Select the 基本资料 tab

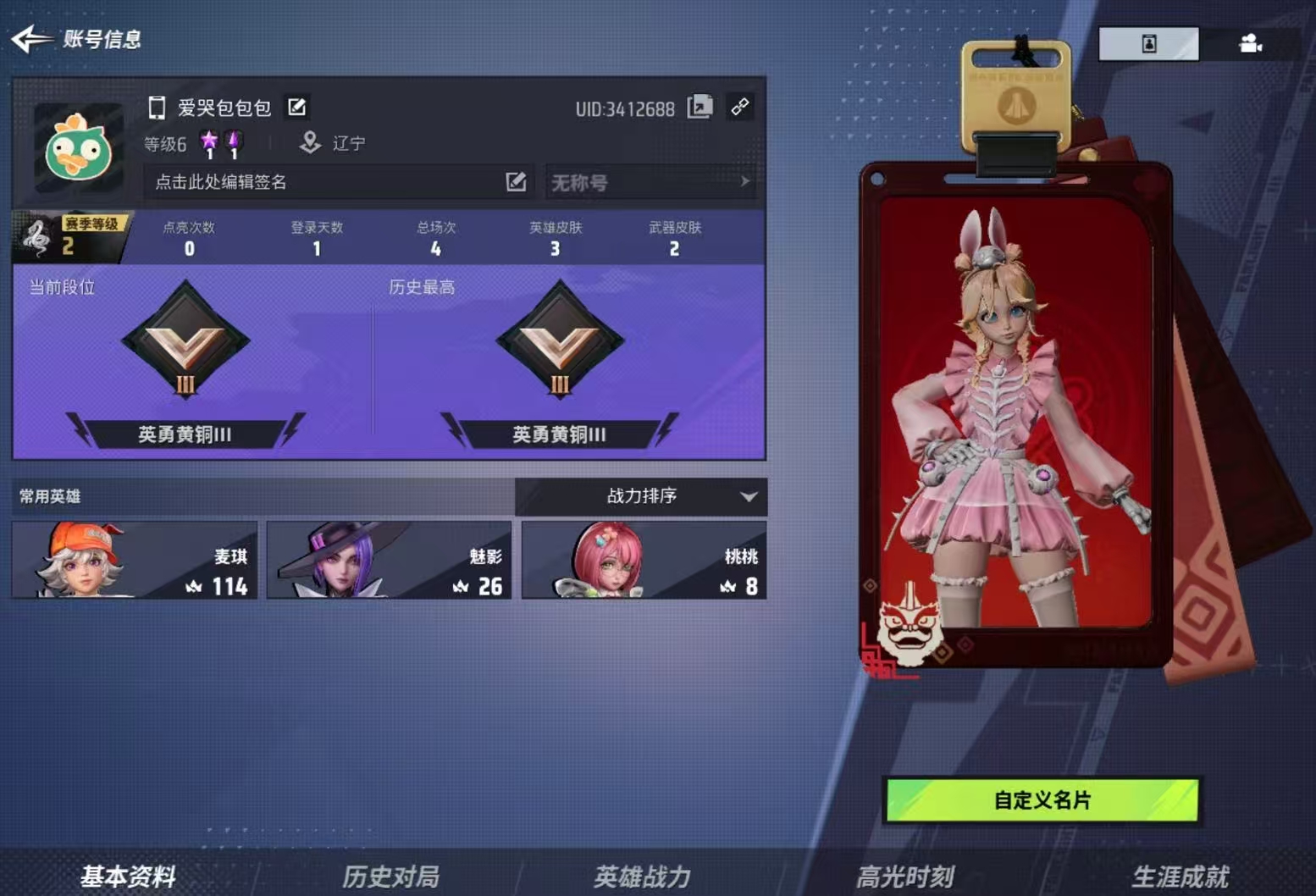pos(128,876)
